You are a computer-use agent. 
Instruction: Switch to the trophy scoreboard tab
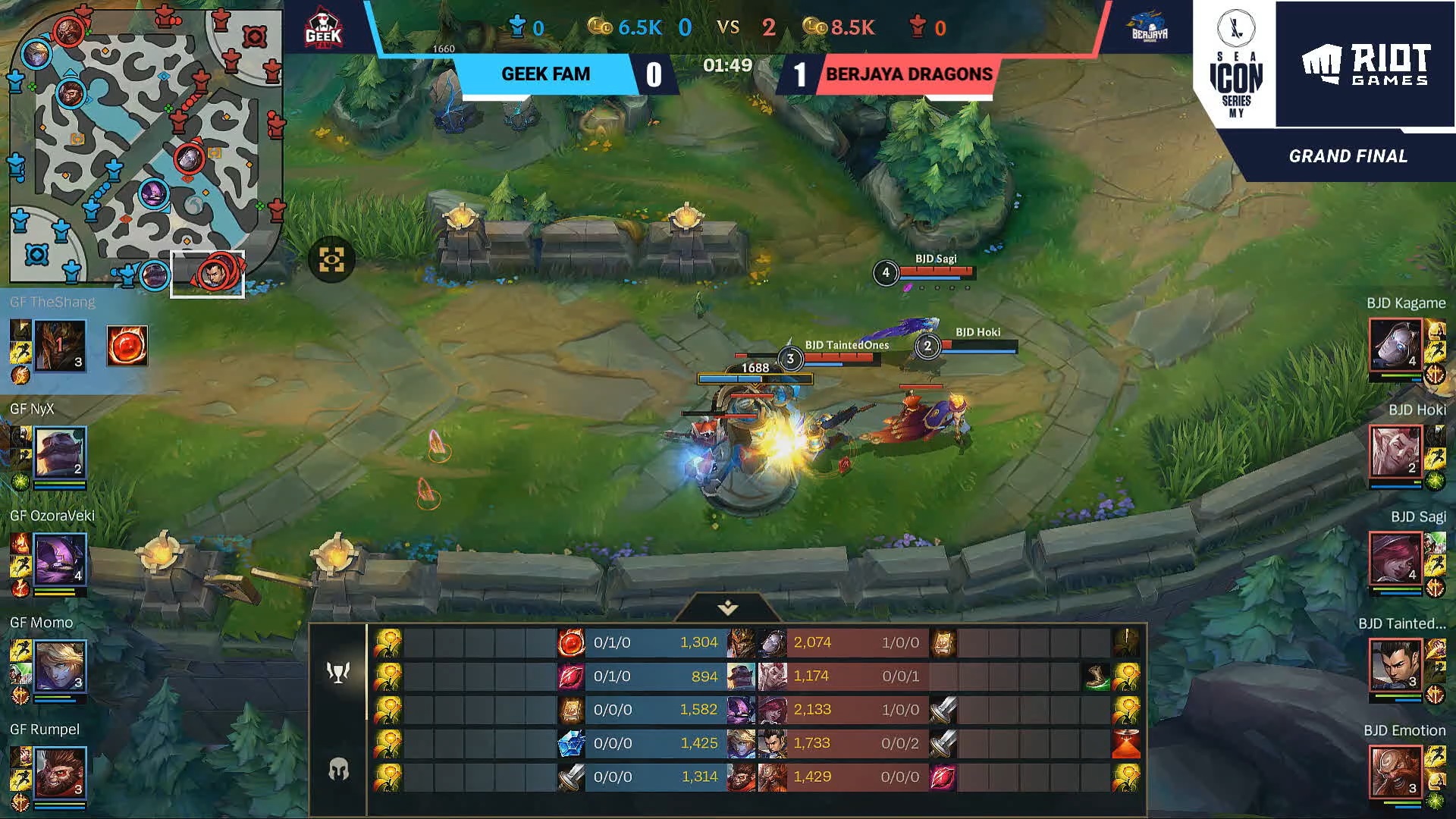[x=338, y=672]
